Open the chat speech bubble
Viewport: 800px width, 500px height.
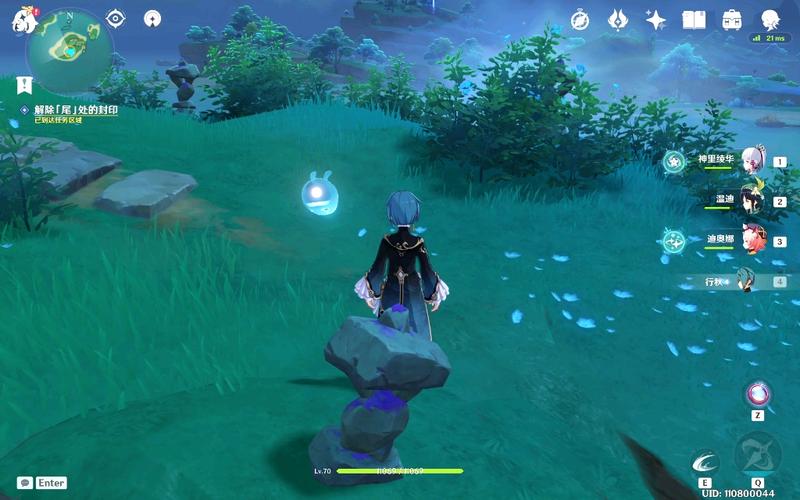(24, 482)
